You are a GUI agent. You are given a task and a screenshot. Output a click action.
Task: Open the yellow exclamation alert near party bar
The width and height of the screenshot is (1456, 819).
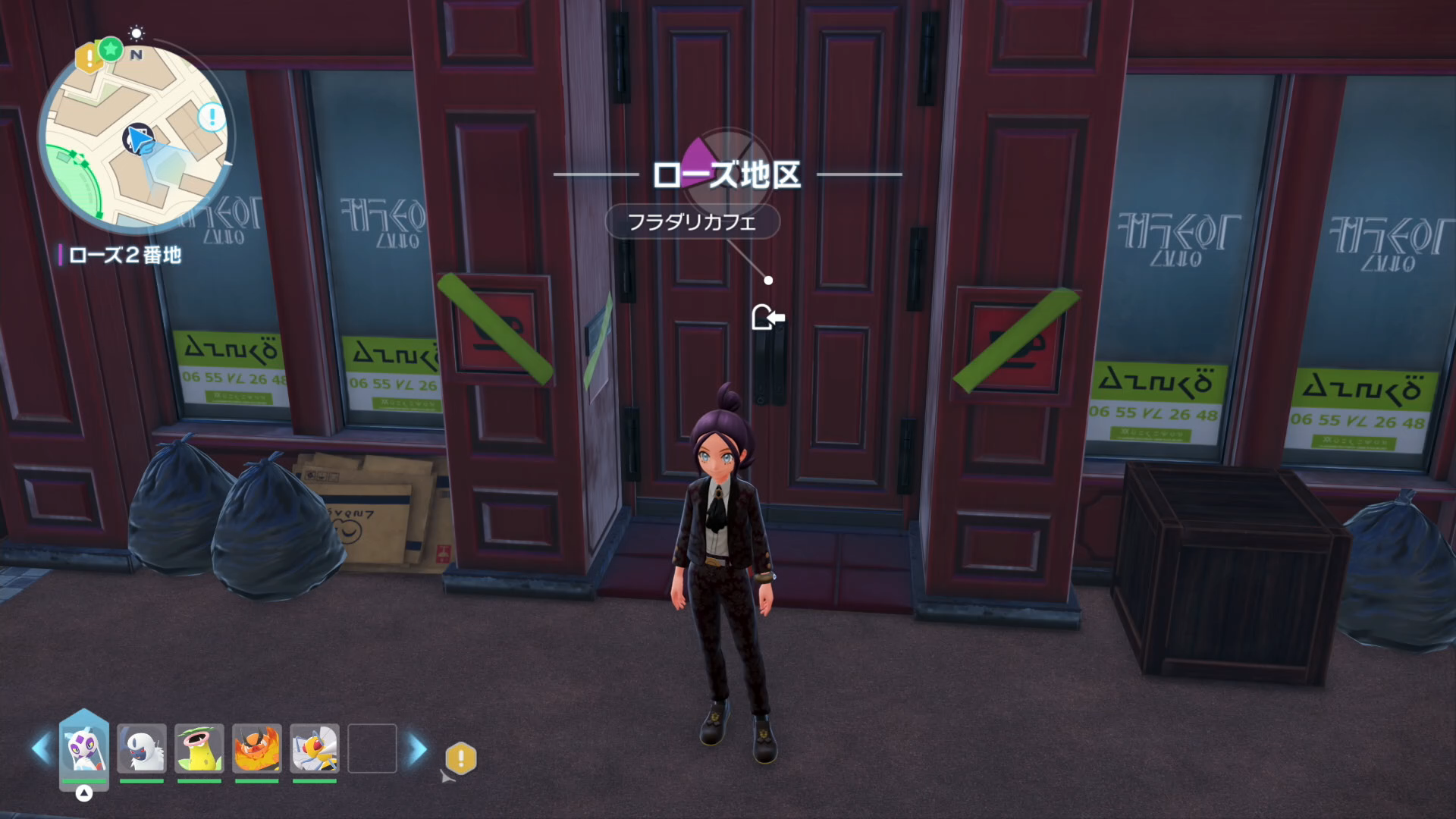click(x=460, y=758)
